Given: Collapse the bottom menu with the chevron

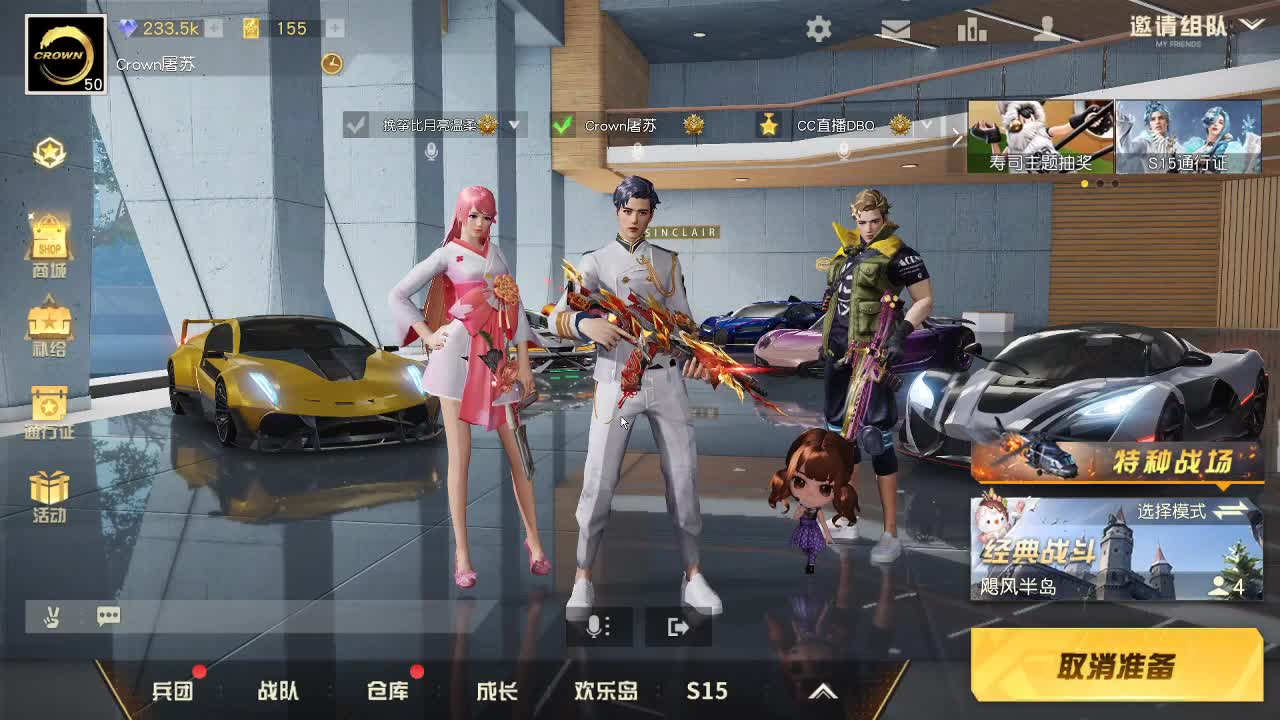Looking at the screenshot, I should point(823,690).
